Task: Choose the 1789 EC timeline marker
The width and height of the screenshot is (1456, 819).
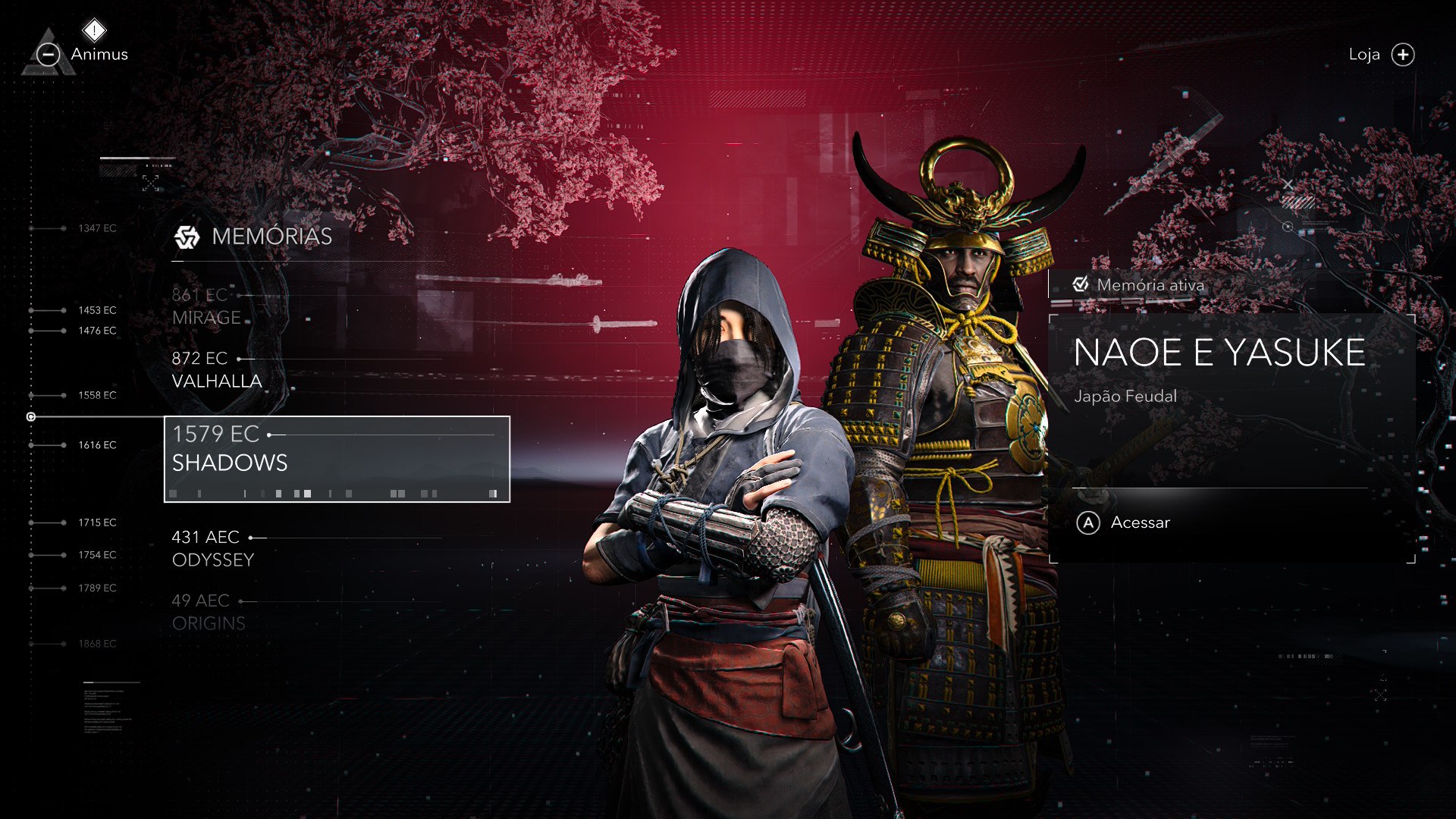Action: pyautogui.click(x=97, y=588)
